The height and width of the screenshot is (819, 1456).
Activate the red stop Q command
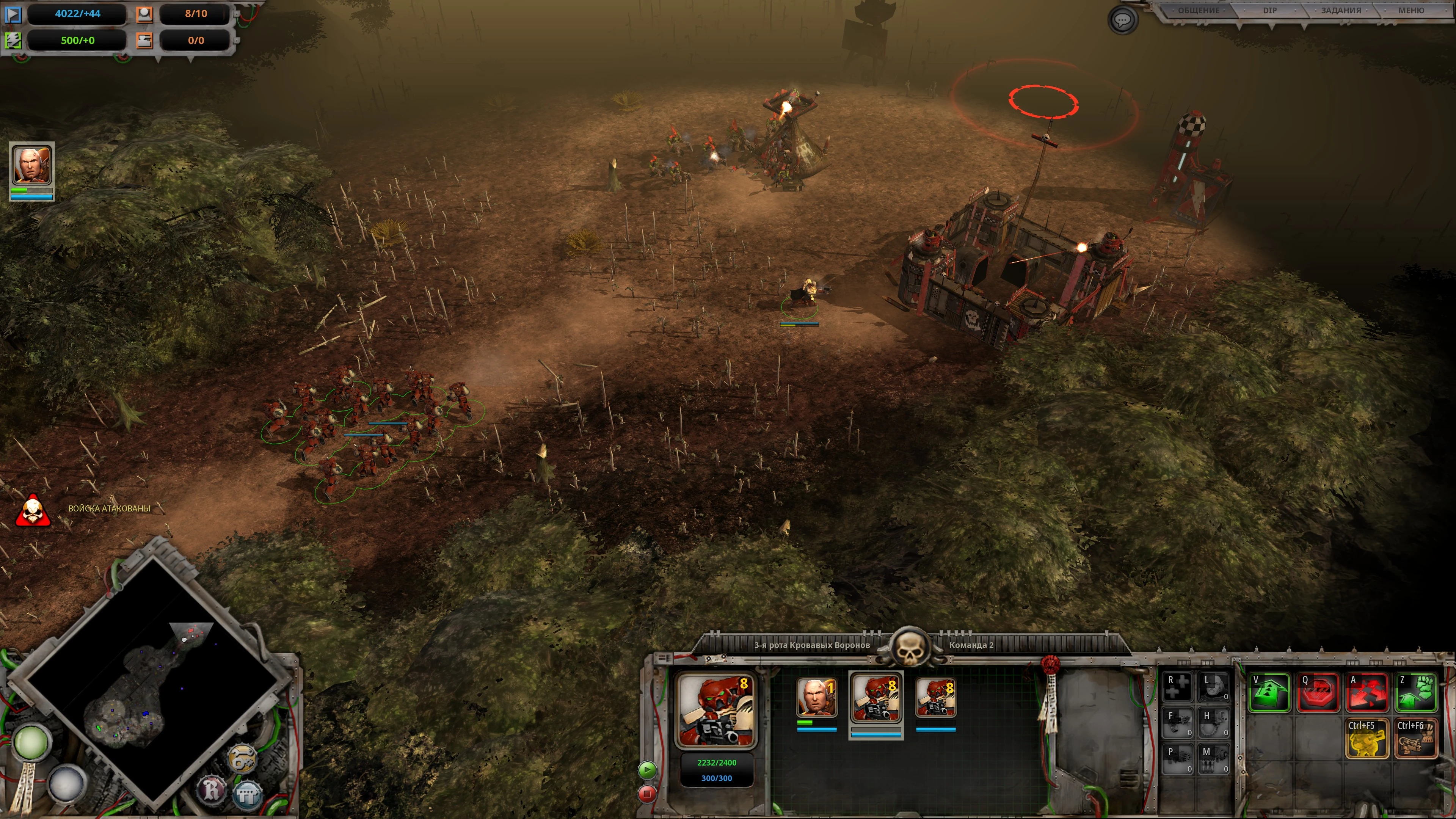(x=1318, y=693)
